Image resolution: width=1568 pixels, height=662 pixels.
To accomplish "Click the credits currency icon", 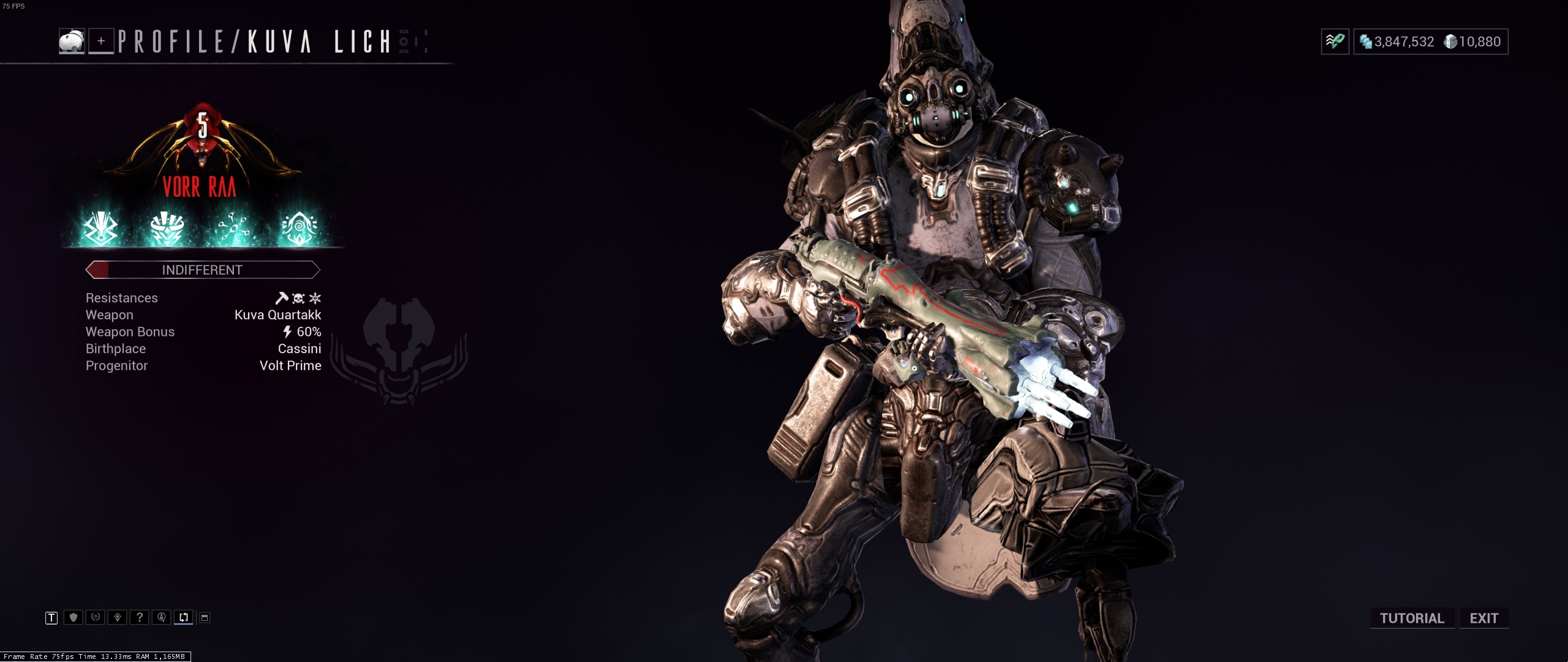I will (1365, 41).
